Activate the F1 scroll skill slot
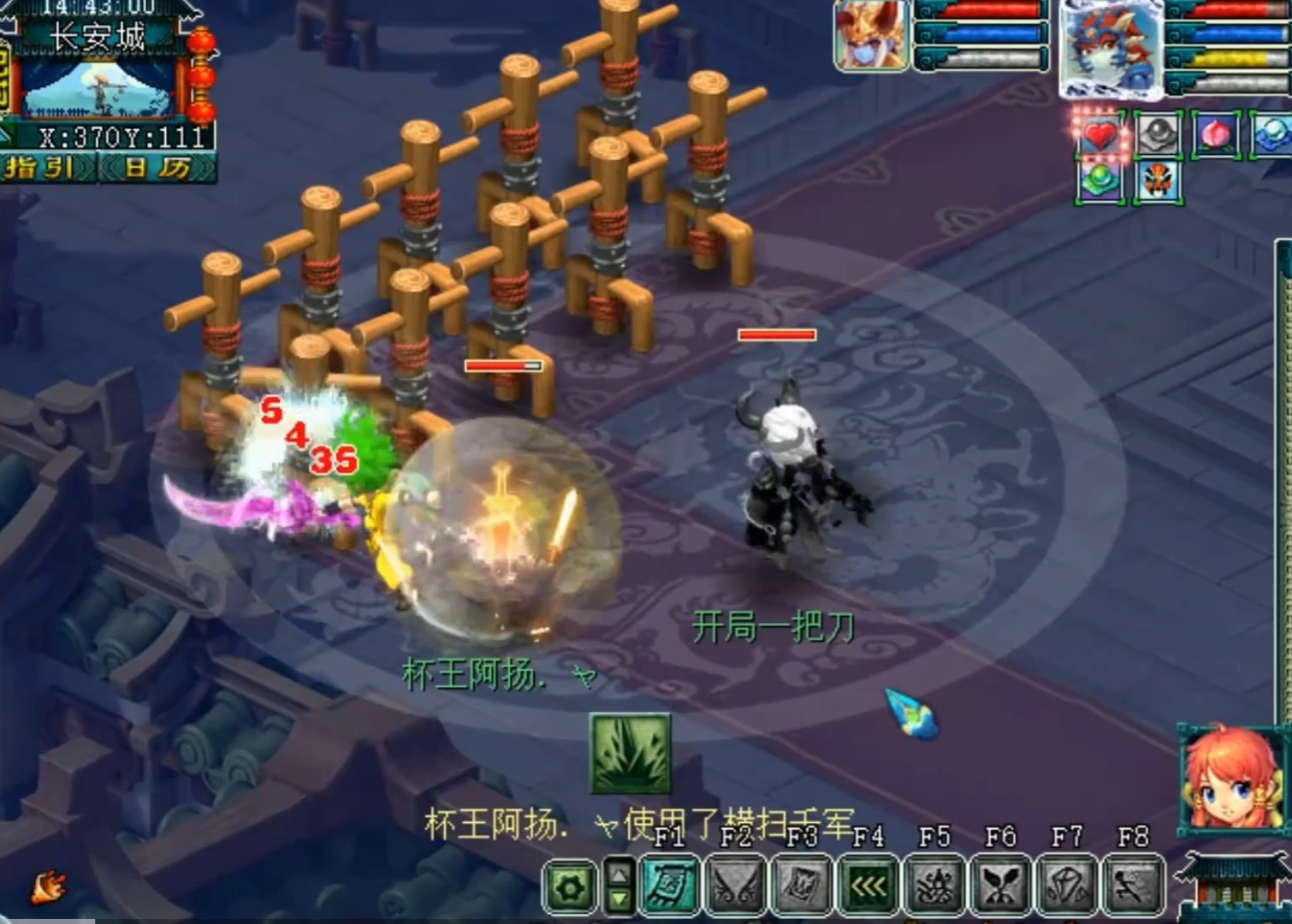Viewport: 1292px width, 924px height. click(x=669, y=885)
